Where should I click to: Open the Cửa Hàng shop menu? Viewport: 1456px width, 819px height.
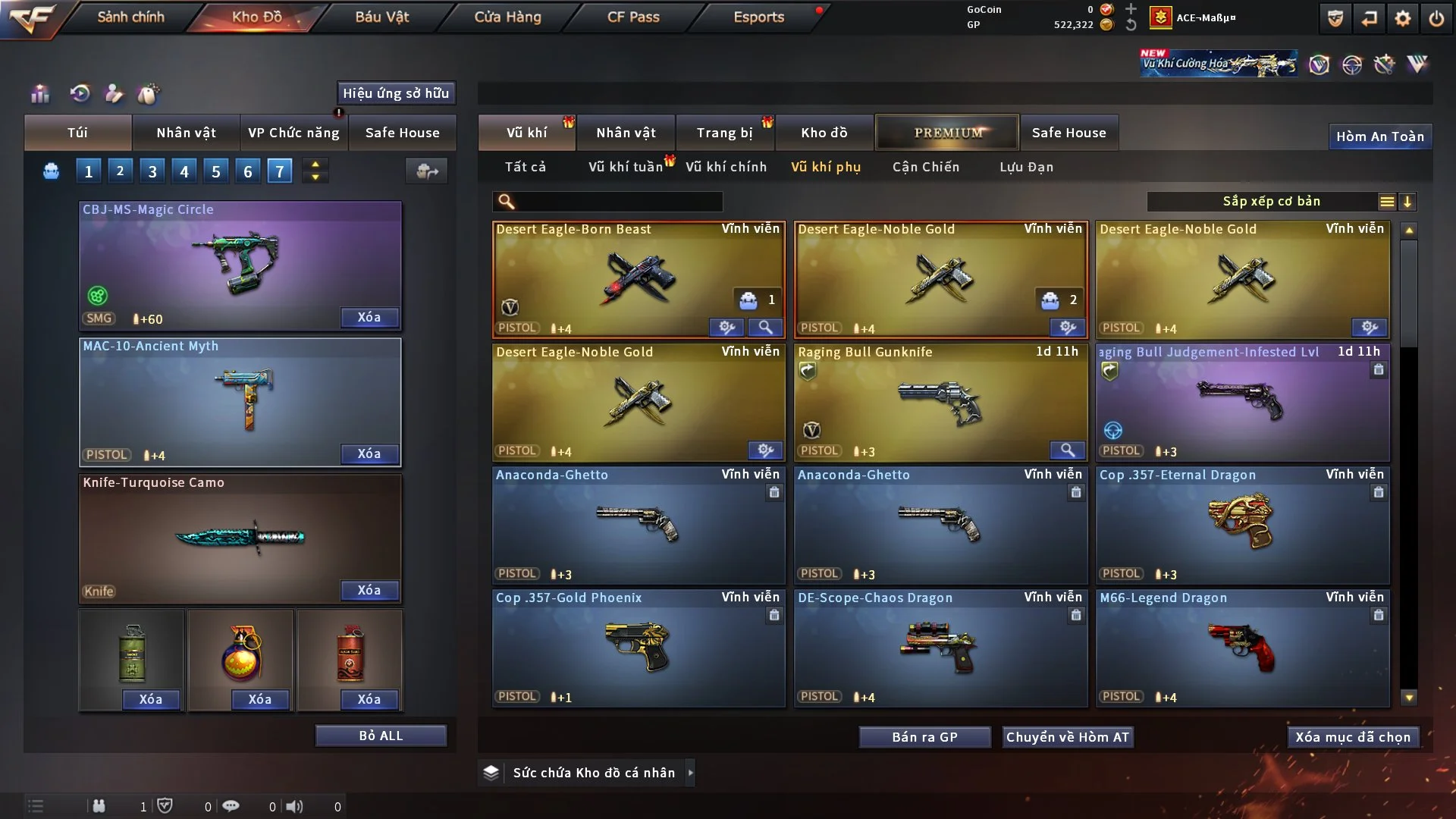point(507,17)
